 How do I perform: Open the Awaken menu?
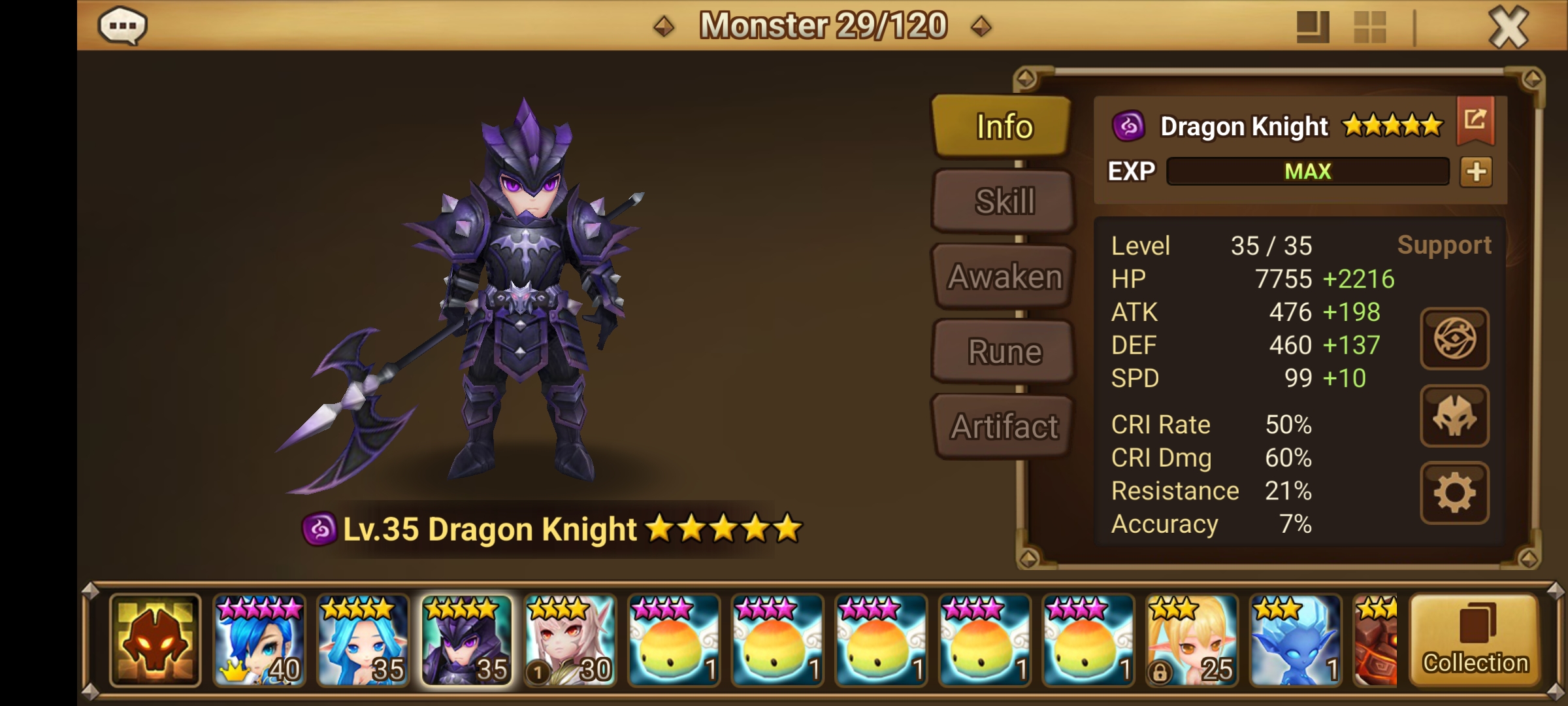click(1002, 276)
